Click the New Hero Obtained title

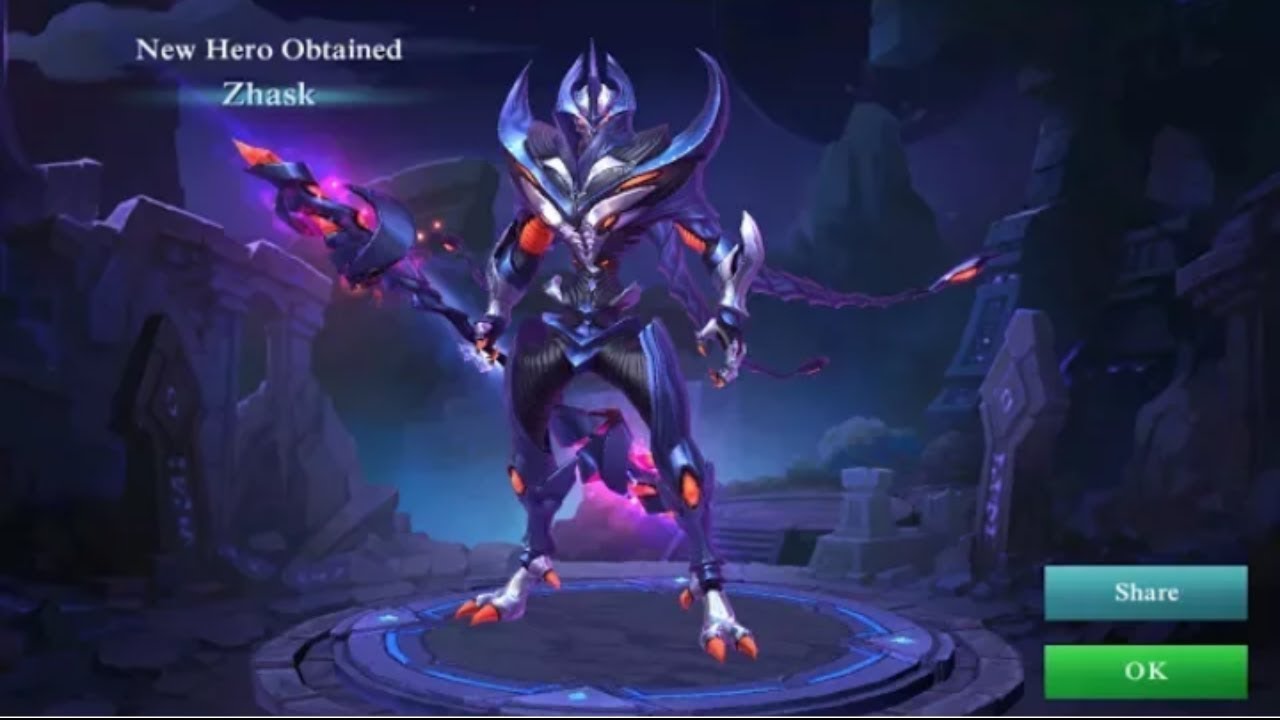point(271,48)
